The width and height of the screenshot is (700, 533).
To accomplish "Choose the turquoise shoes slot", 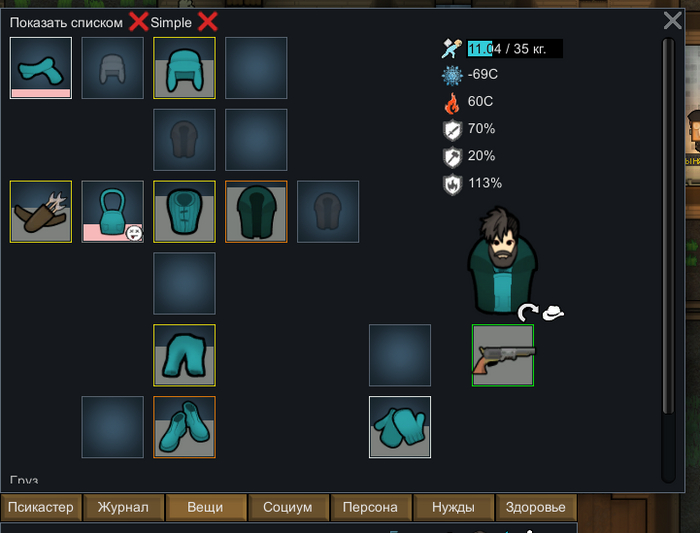I will [184, 427].
